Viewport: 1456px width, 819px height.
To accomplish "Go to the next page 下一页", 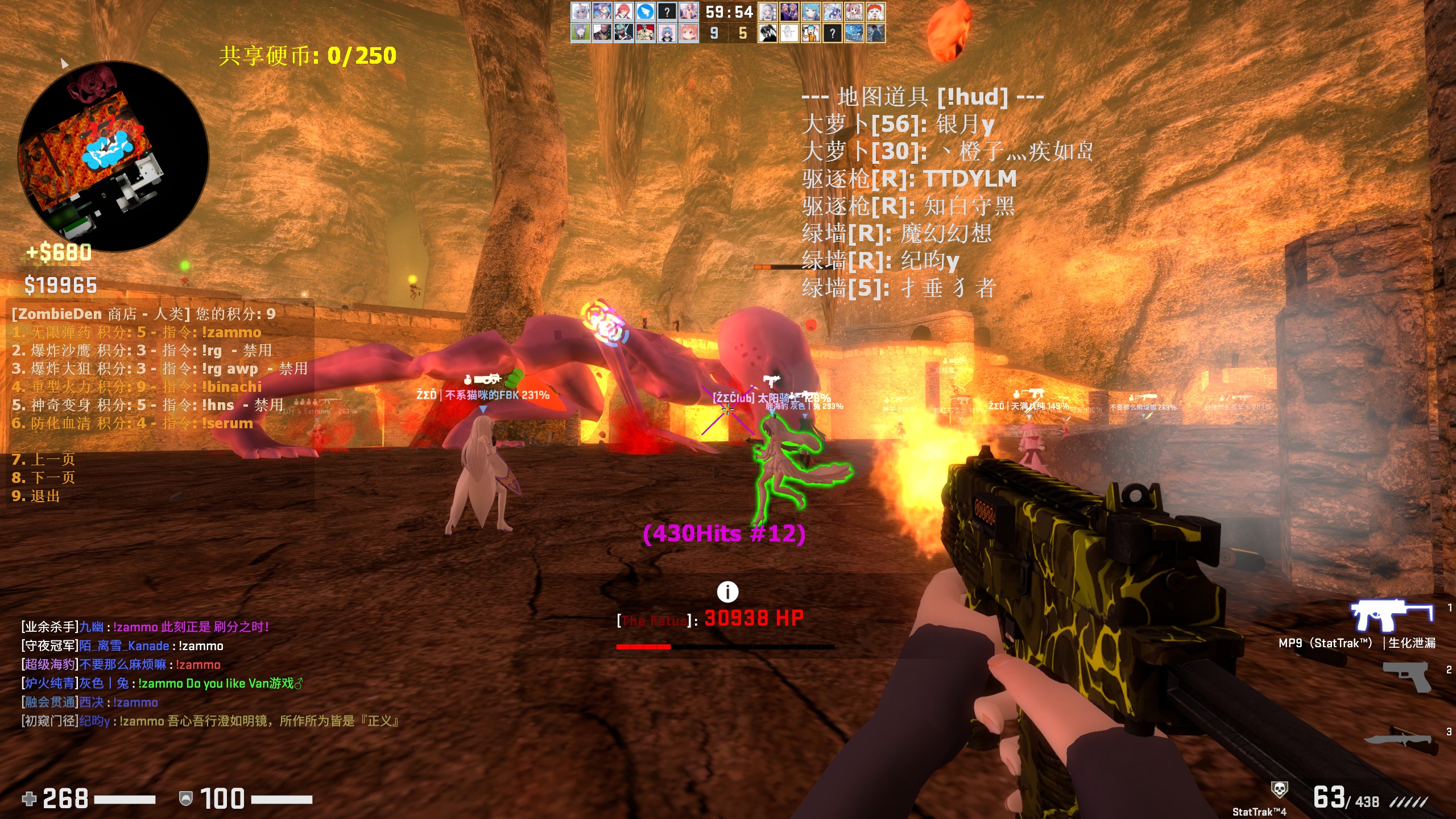I will tap(43, 478).
